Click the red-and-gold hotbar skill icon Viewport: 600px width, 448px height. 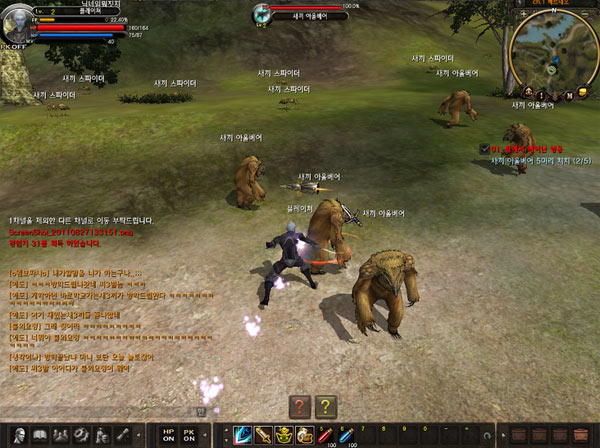click(x=304, y=435)
